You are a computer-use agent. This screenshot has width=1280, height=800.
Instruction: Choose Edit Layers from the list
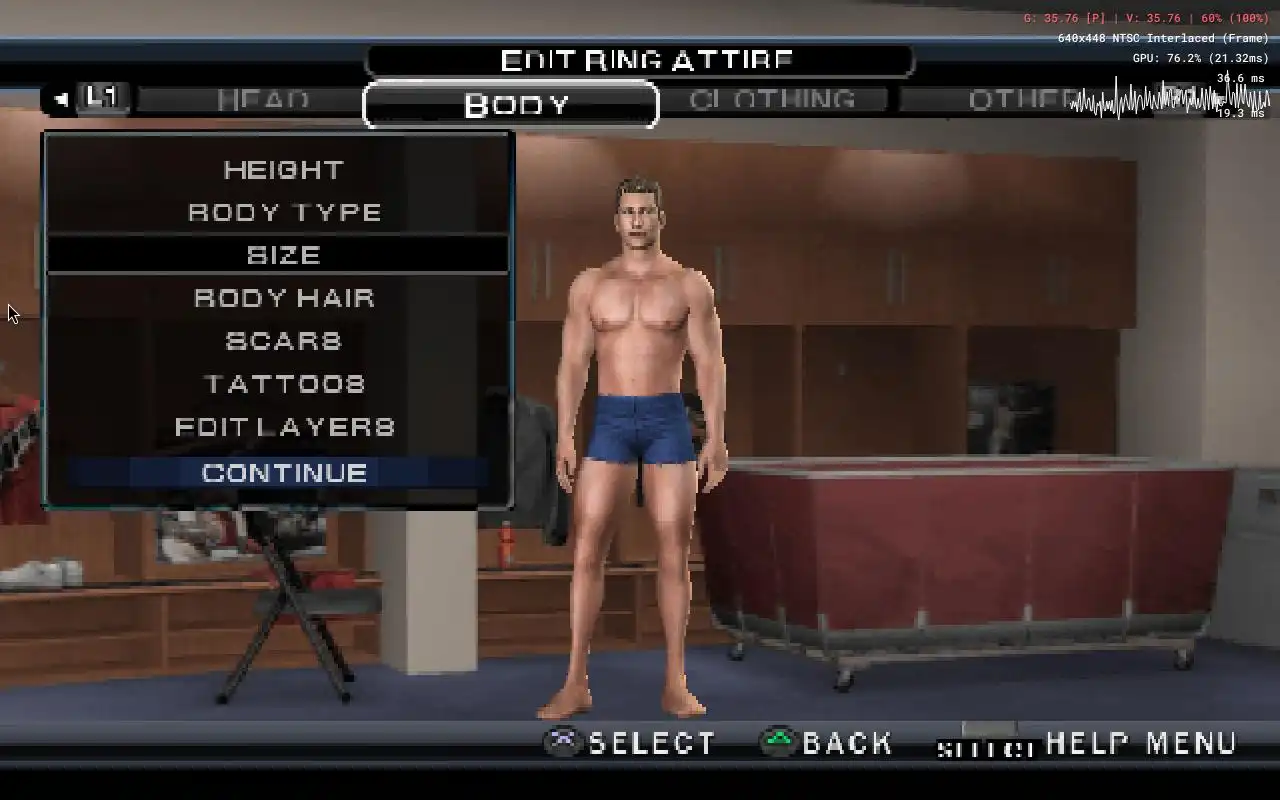pos(284,427)
